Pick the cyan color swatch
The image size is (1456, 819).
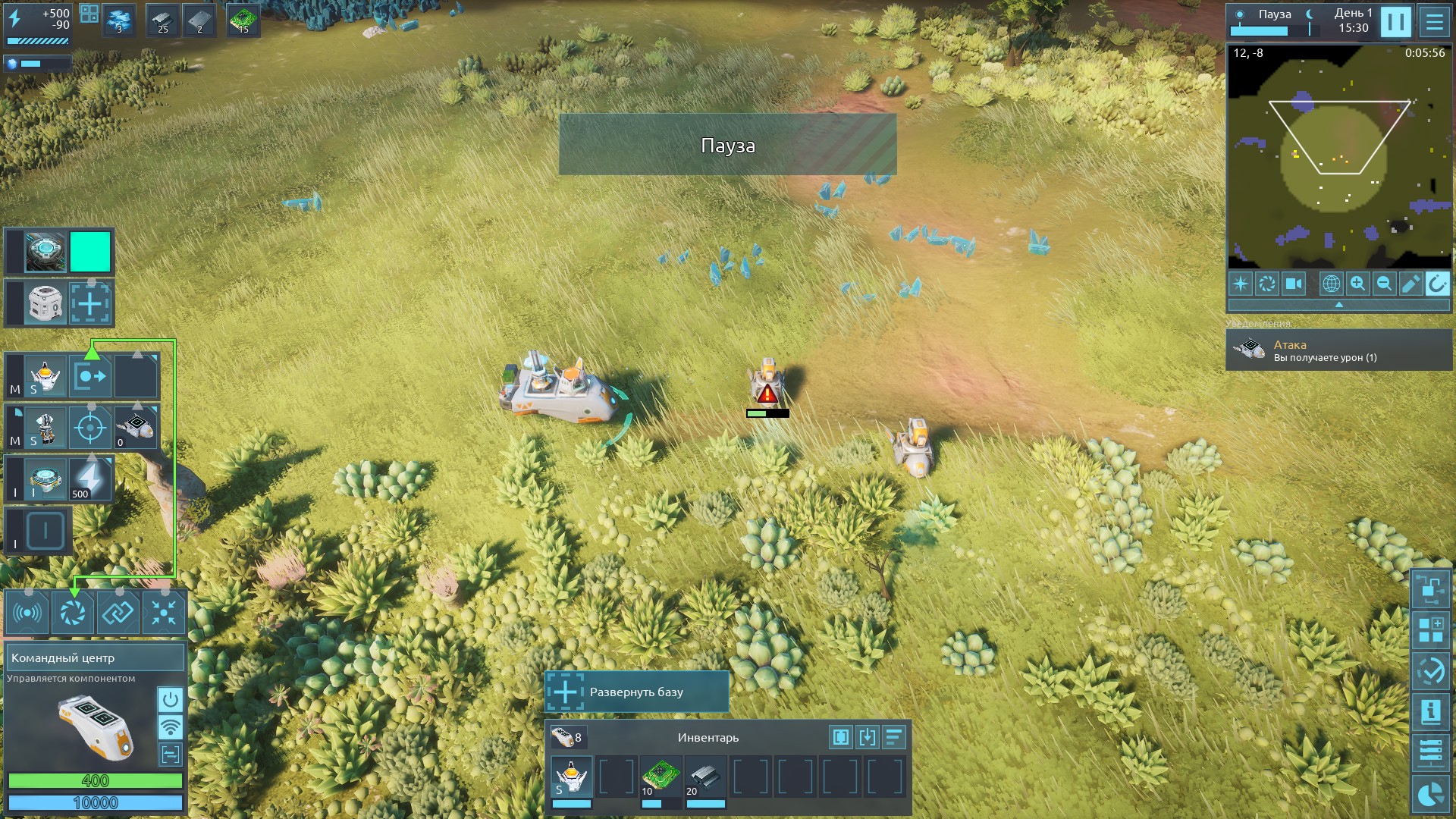pos(90,252)
